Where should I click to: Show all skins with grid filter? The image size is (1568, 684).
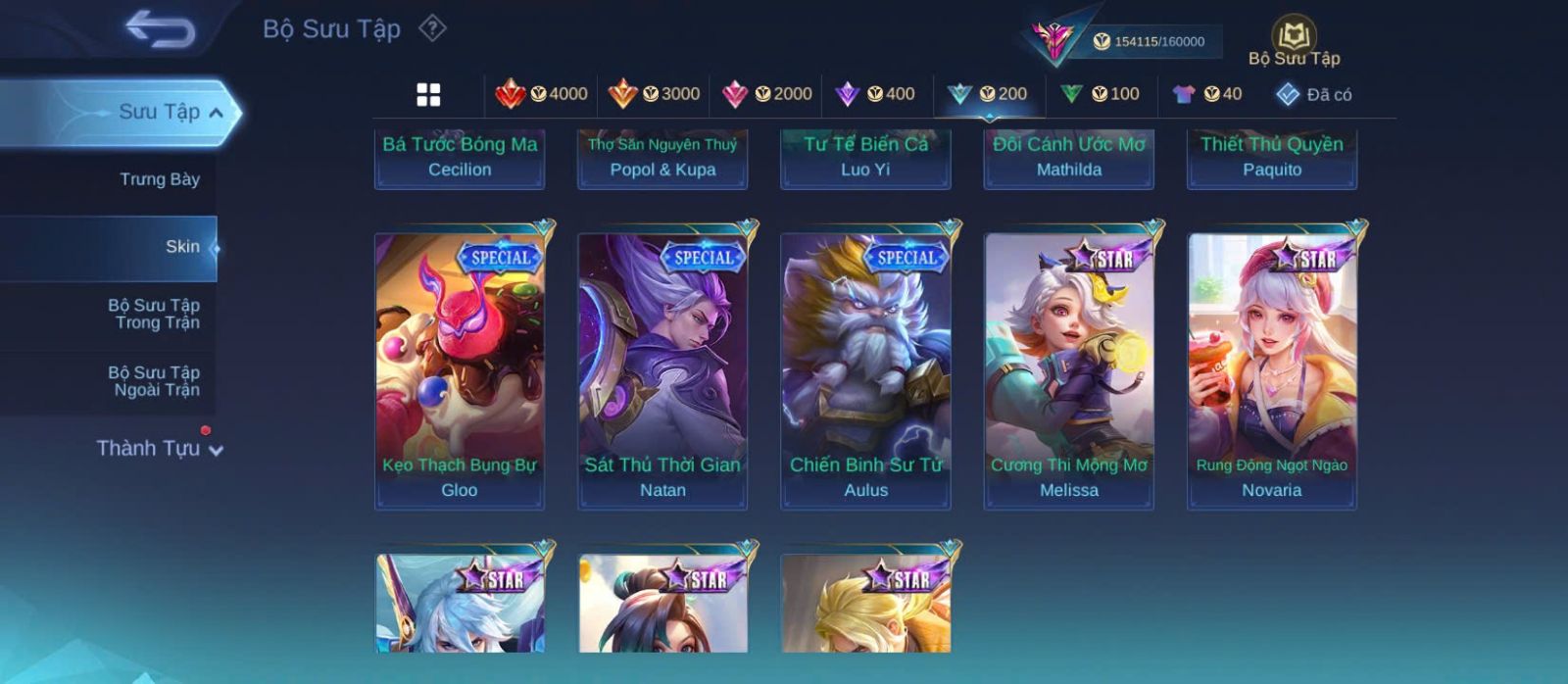(428, 94)
